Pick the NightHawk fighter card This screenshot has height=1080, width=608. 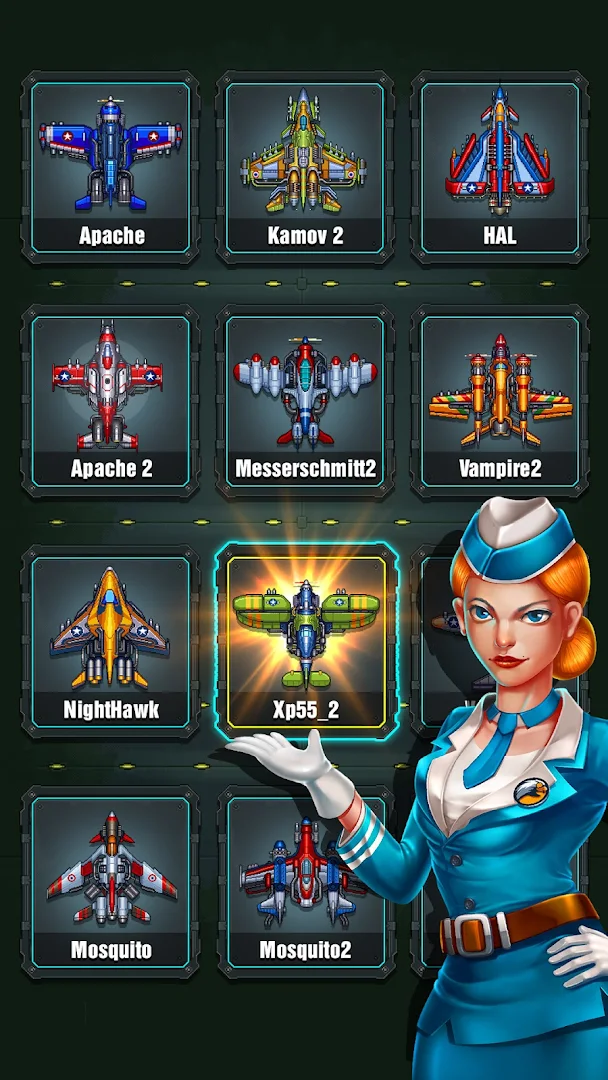(x=111, y=640)
